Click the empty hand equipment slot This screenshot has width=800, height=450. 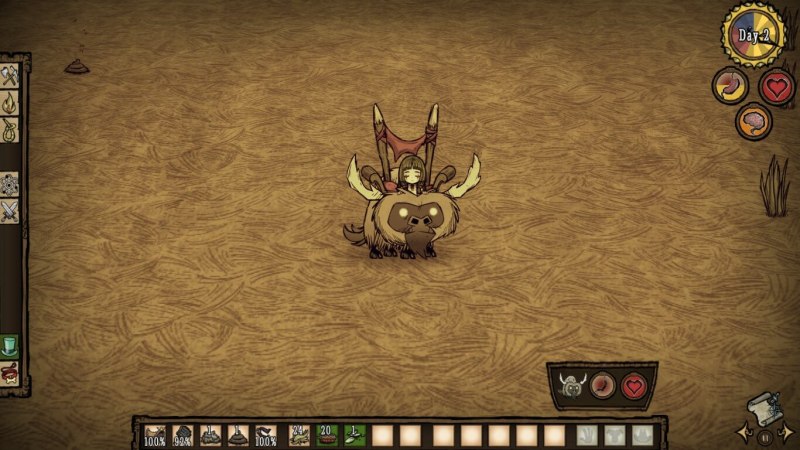(587, 435)
